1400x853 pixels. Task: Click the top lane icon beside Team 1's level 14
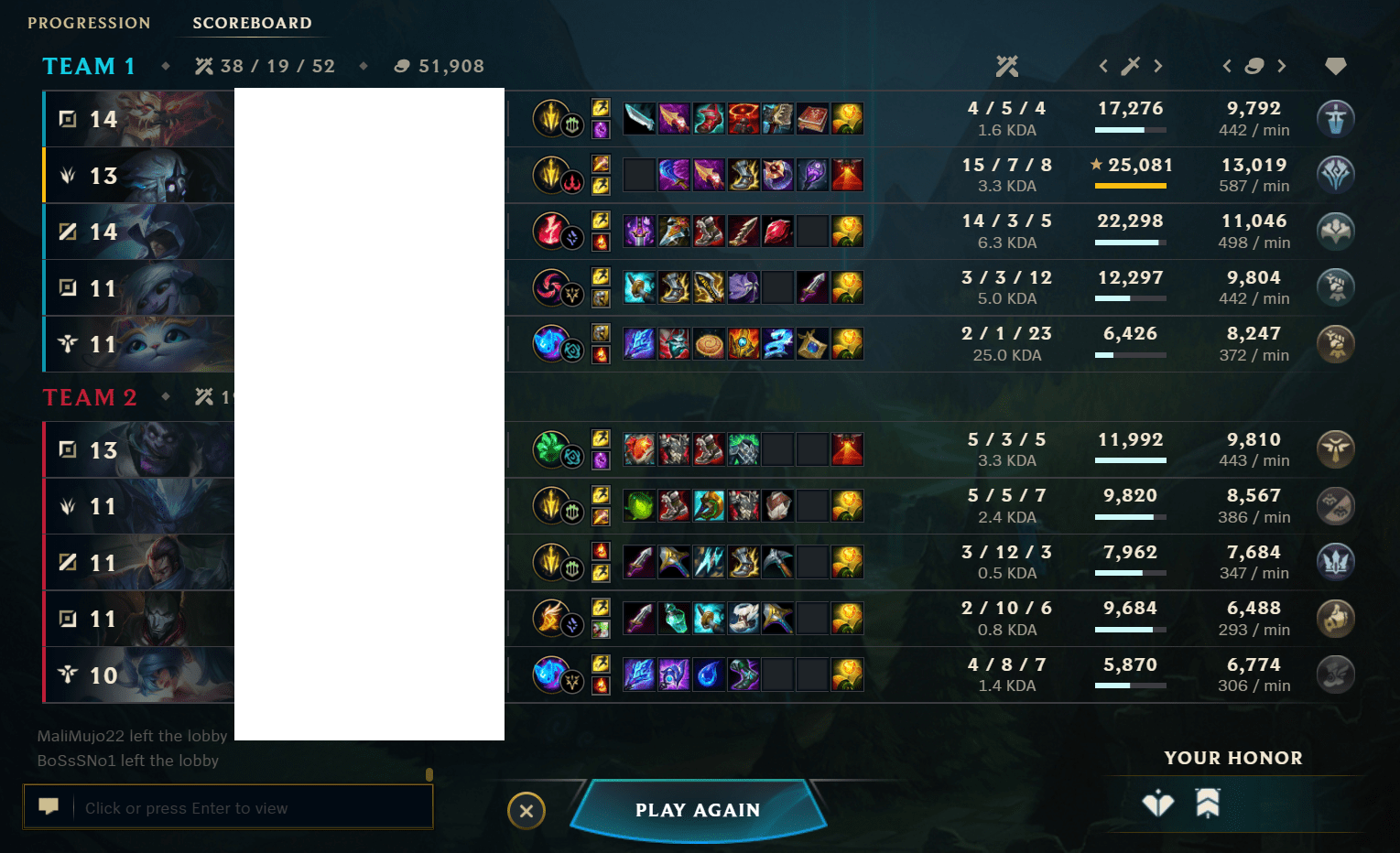[x=67, y=119]
